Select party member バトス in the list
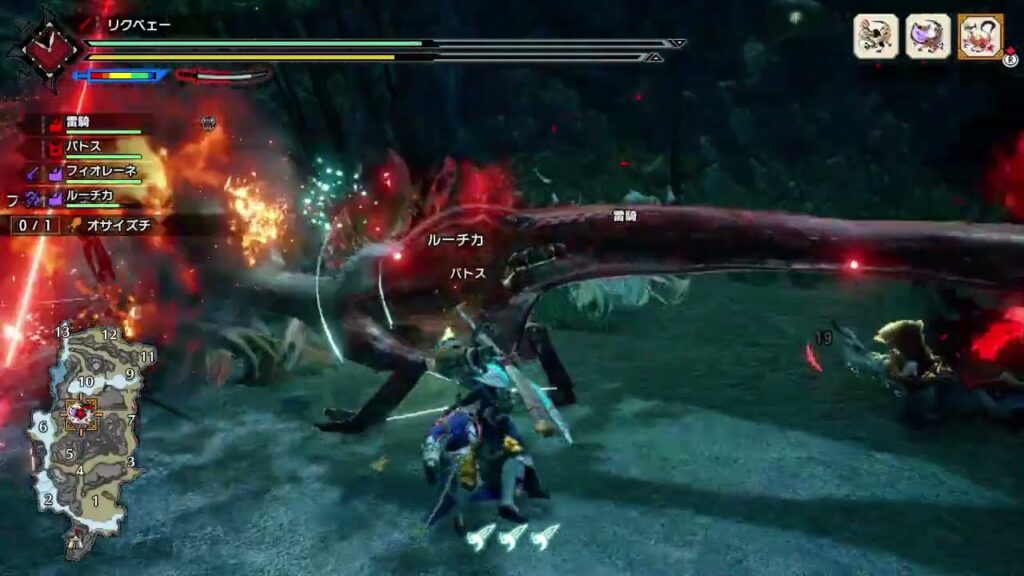 pos(85,147)
